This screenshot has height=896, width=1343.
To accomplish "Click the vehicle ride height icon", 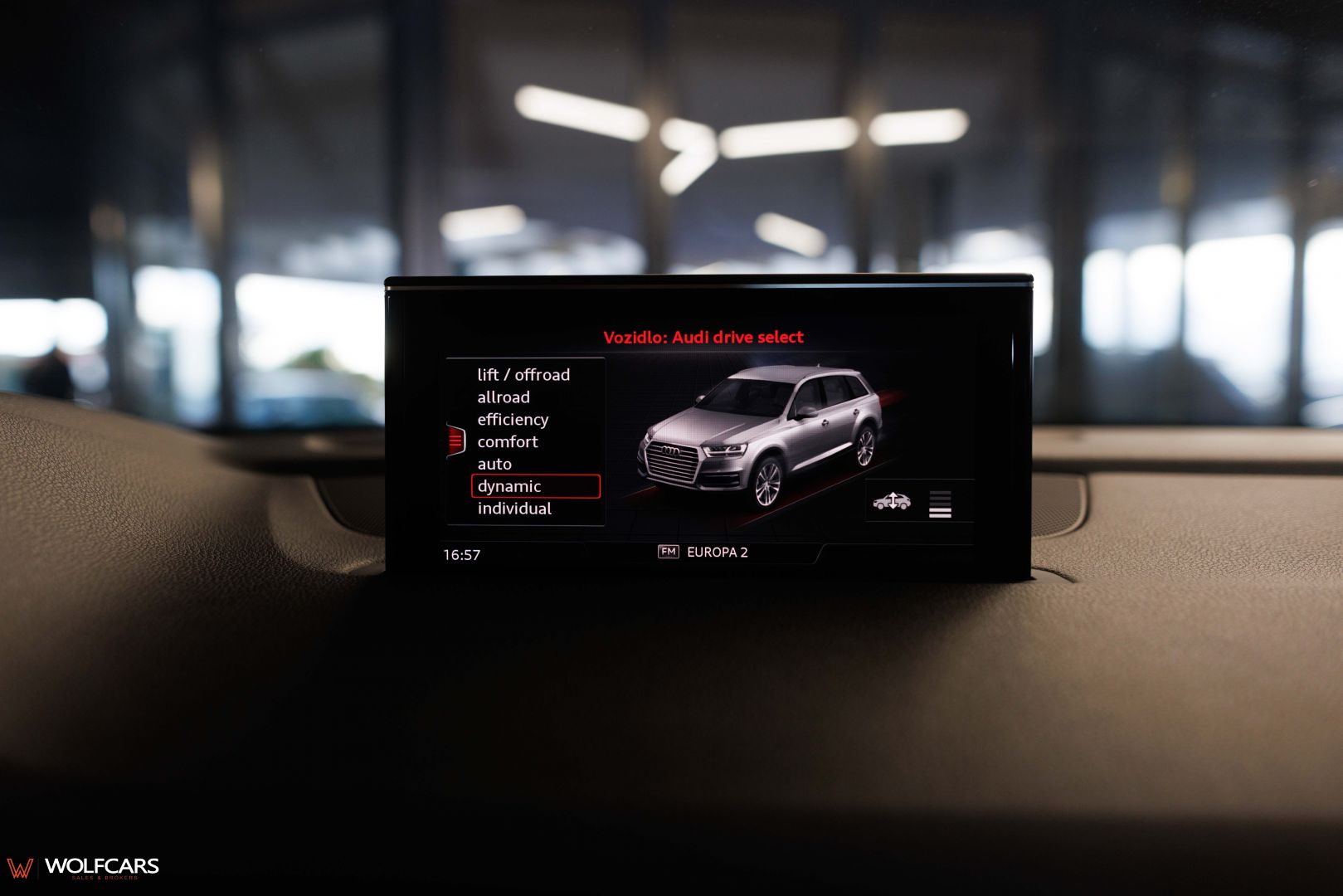I will [892, 501].
